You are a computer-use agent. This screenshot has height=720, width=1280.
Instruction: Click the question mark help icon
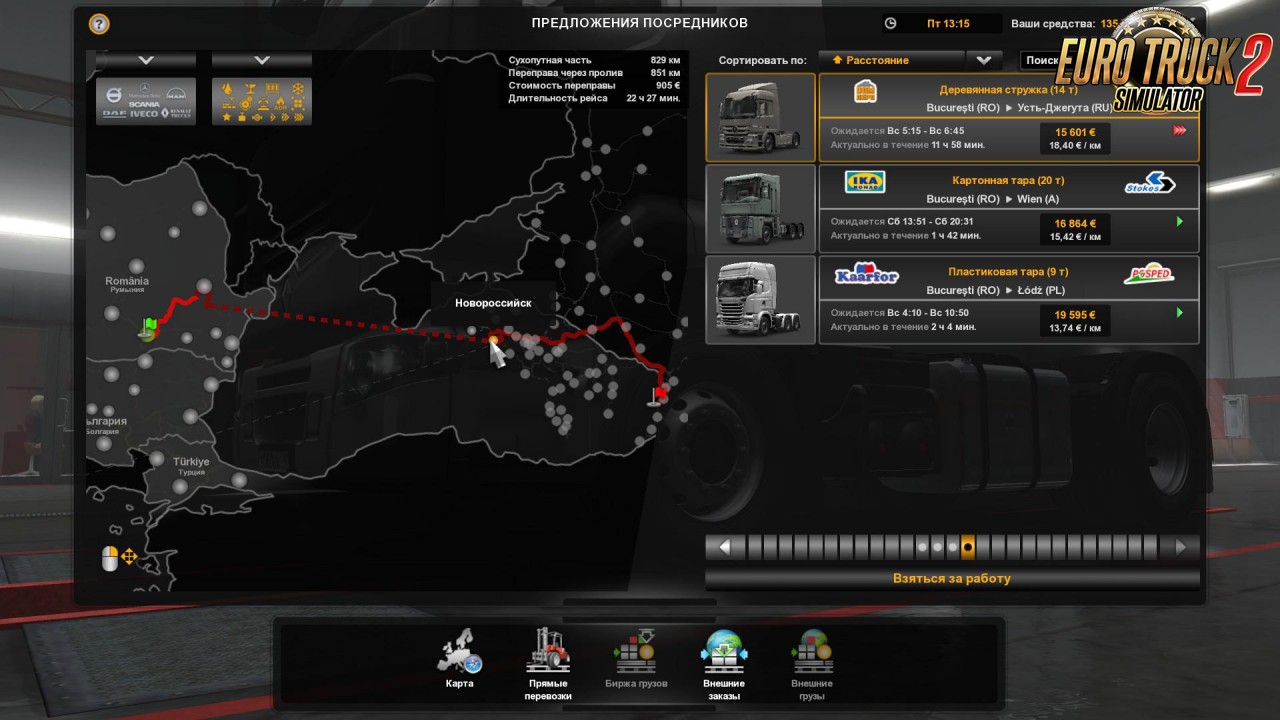coord(97,23)
